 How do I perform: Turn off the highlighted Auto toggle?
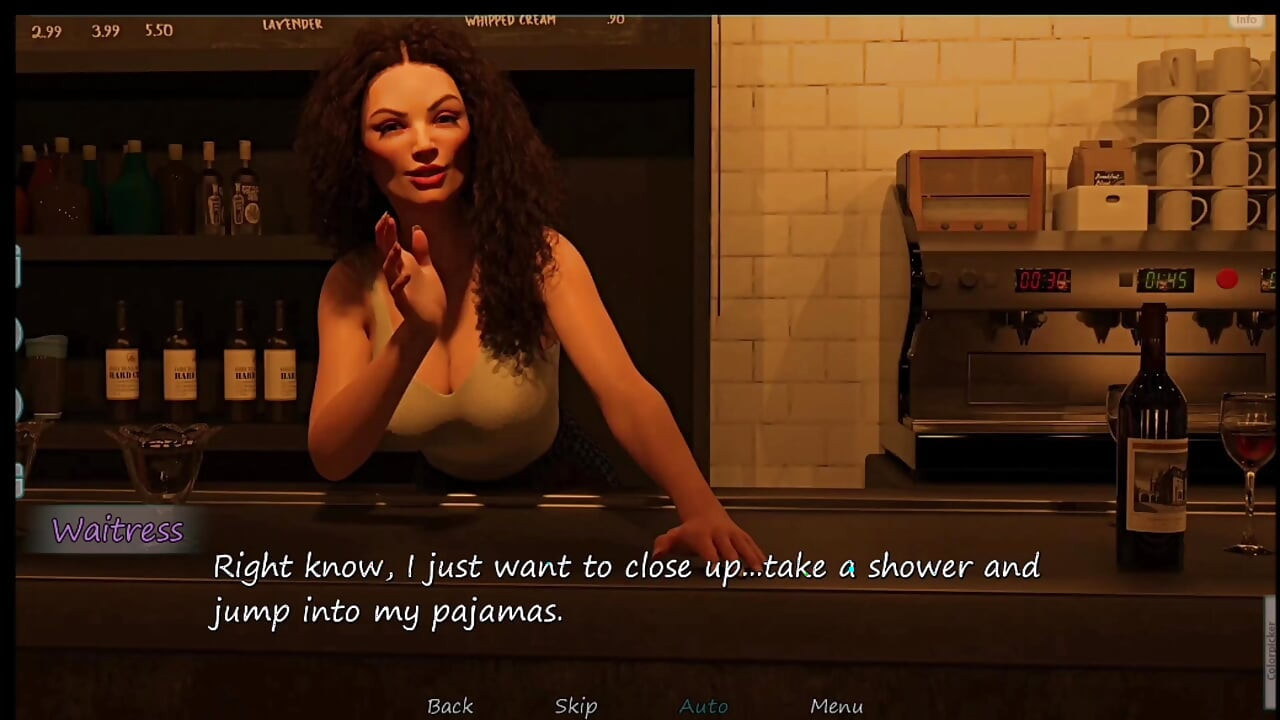(x=703, y=705)
